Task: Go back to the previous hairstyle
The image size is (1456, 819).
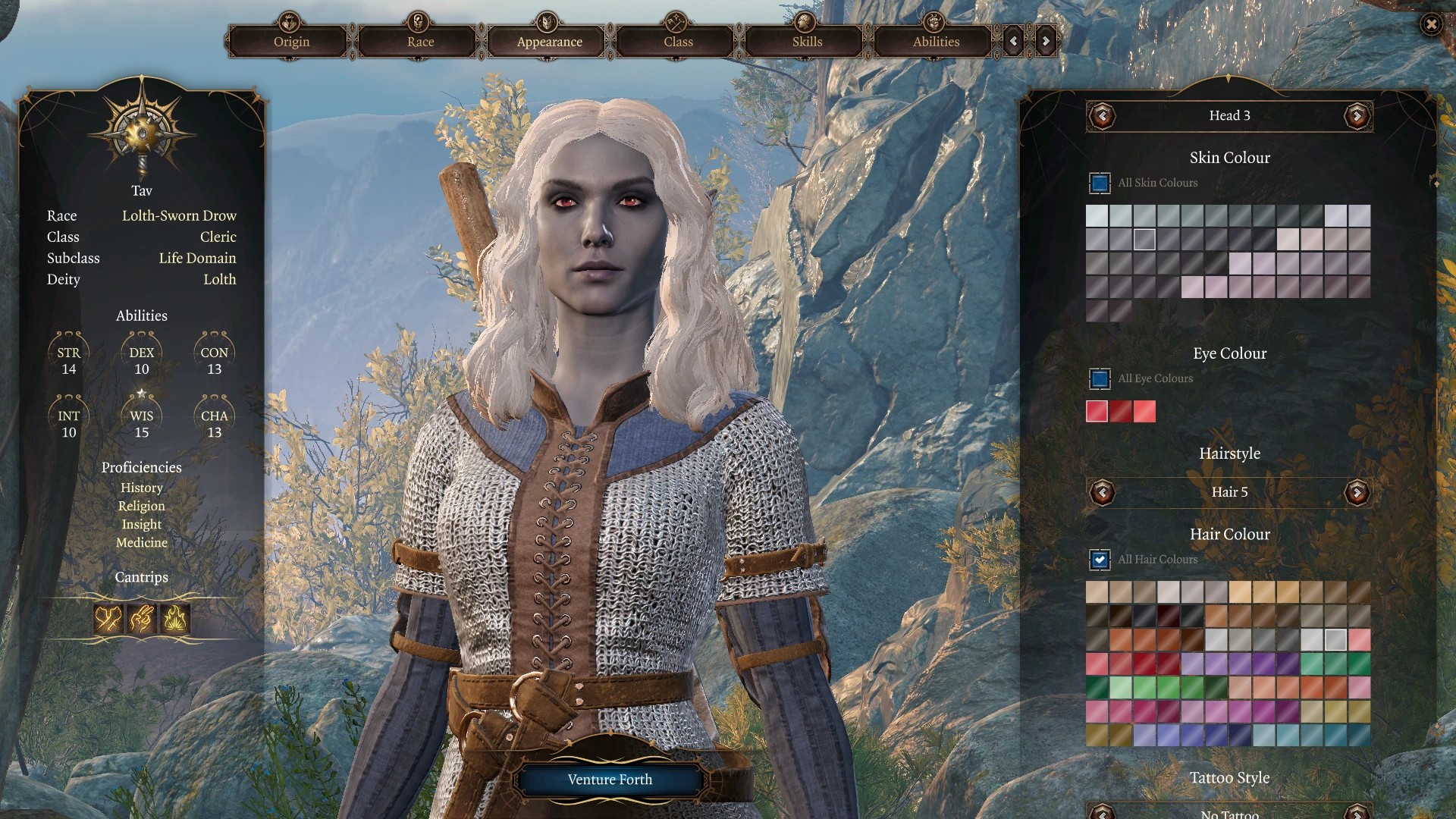Action: click(1102, 493)
